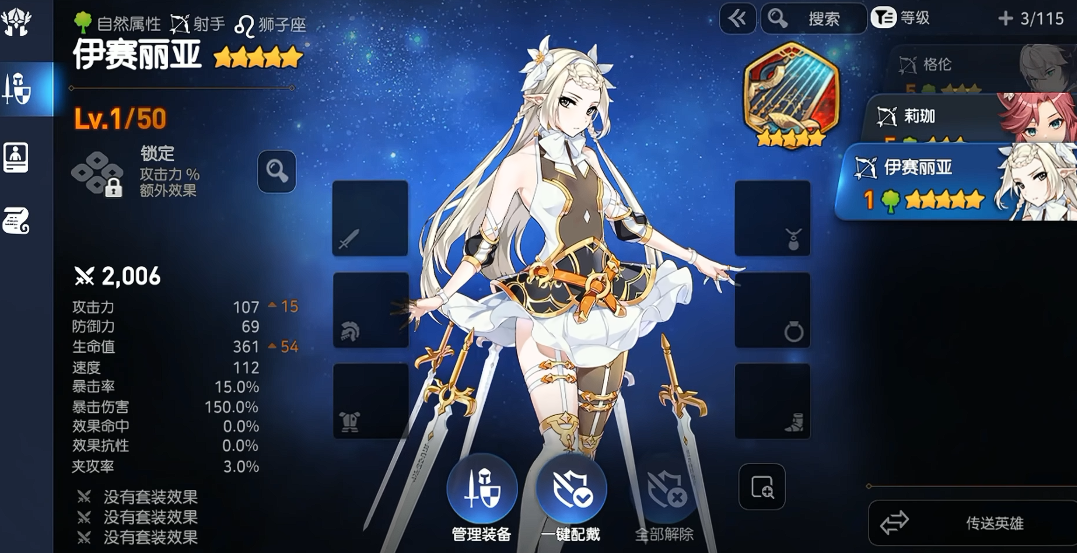This screenshot has height=553, width=1077.
Task: Activate 一键配戴 auto-equip button
Action: coord(571,491)
